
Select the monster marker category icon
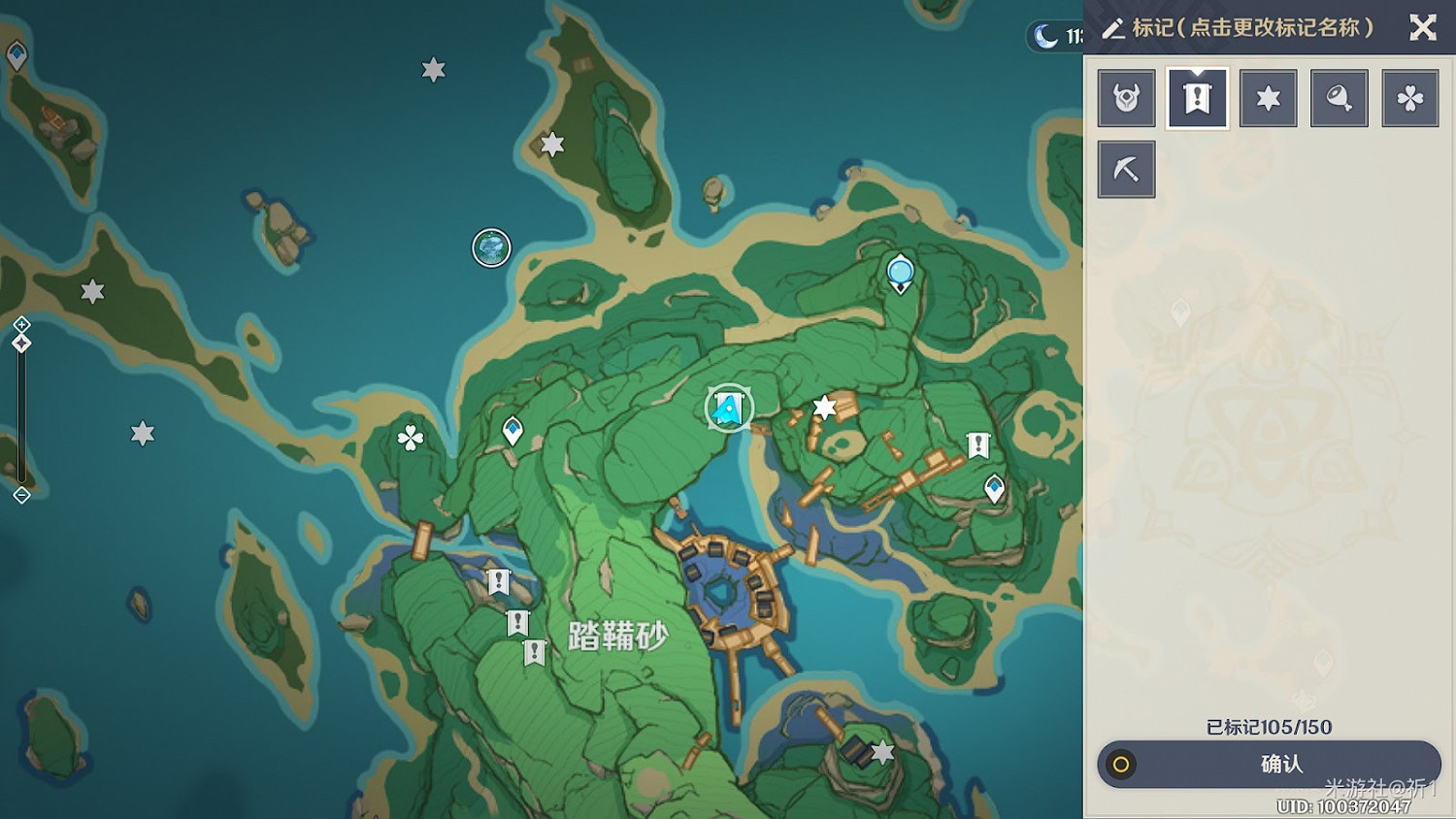[x=1126, y=97]
